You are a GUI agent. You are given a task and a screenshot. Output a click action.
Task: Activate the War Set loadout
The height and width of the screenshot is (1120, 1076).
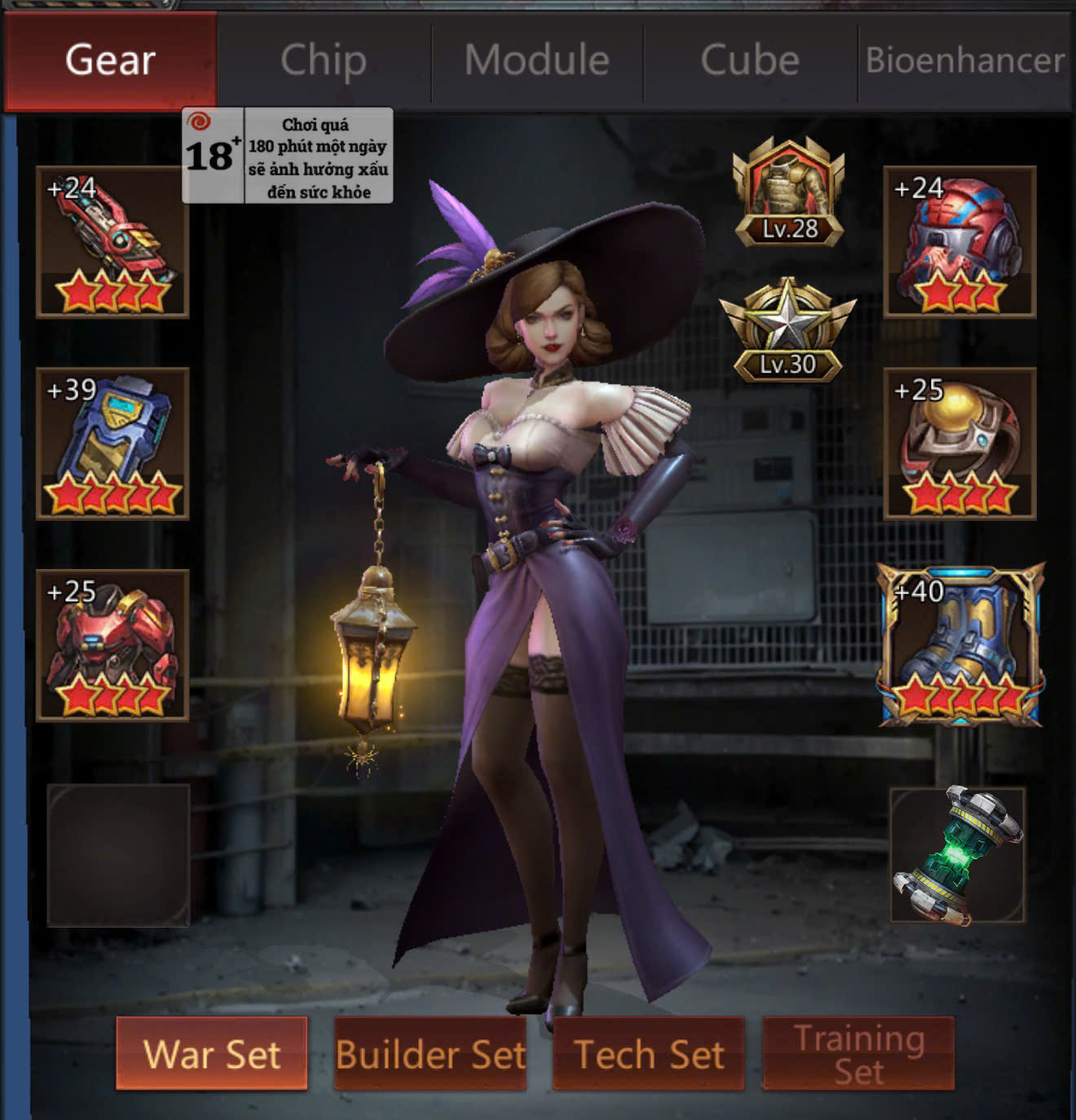click(x=212, y=1053)
